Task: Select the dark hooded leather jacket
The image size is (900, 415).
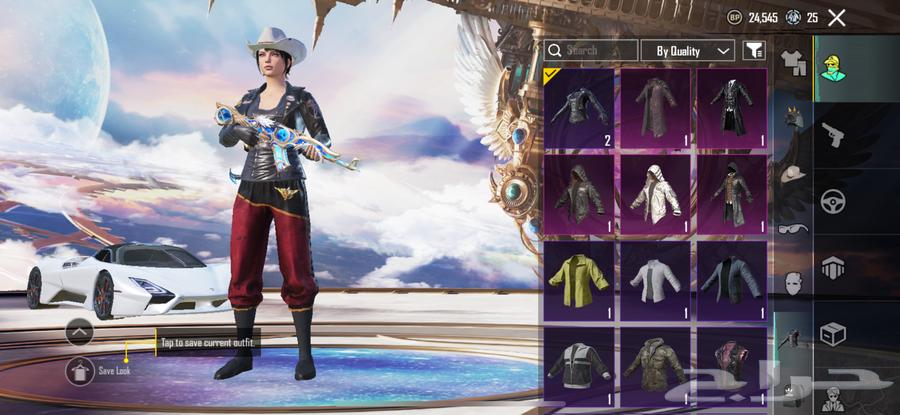Action: (x=580, y=194)
